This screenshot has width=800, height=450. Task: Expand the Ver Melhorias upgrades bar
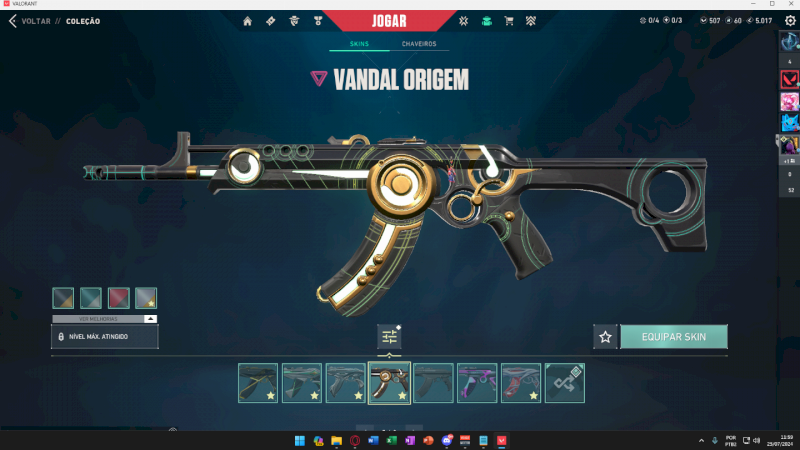[x=104, y=318]
